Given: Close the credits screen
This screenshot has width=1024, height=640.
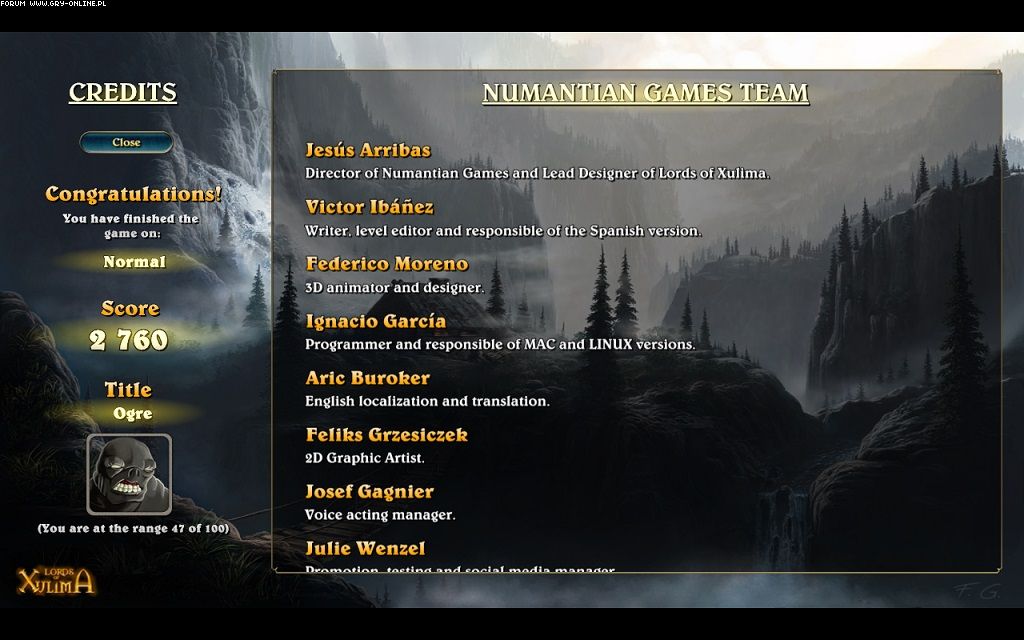Looking at the screenshot, I should (x=126, y=143).
